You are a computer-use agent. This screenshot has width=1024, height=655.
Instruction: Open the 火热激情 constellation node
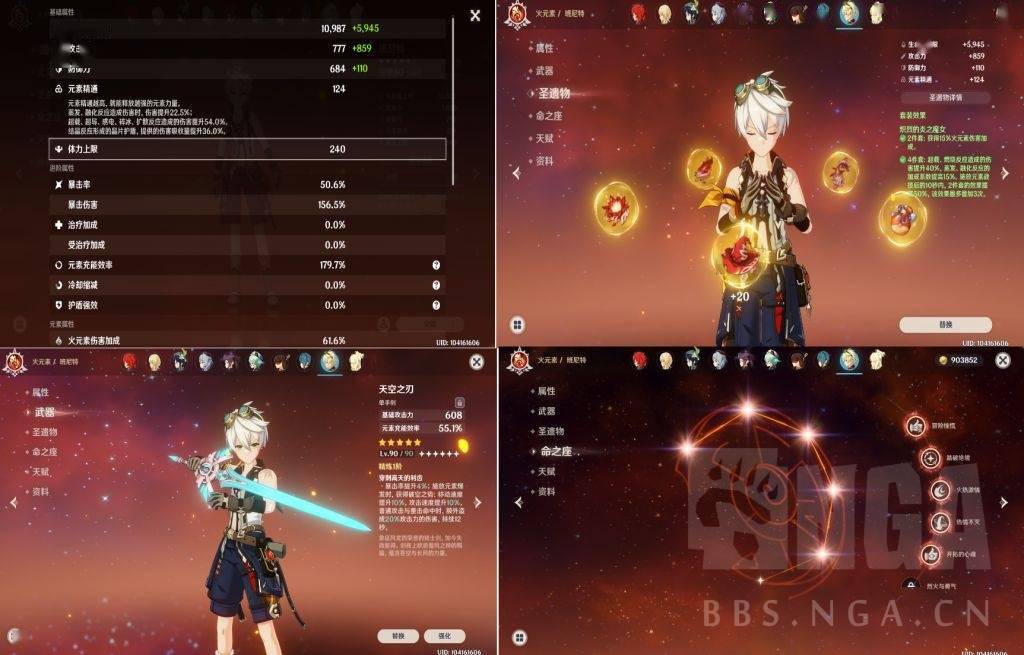click(x=940, y=490)
